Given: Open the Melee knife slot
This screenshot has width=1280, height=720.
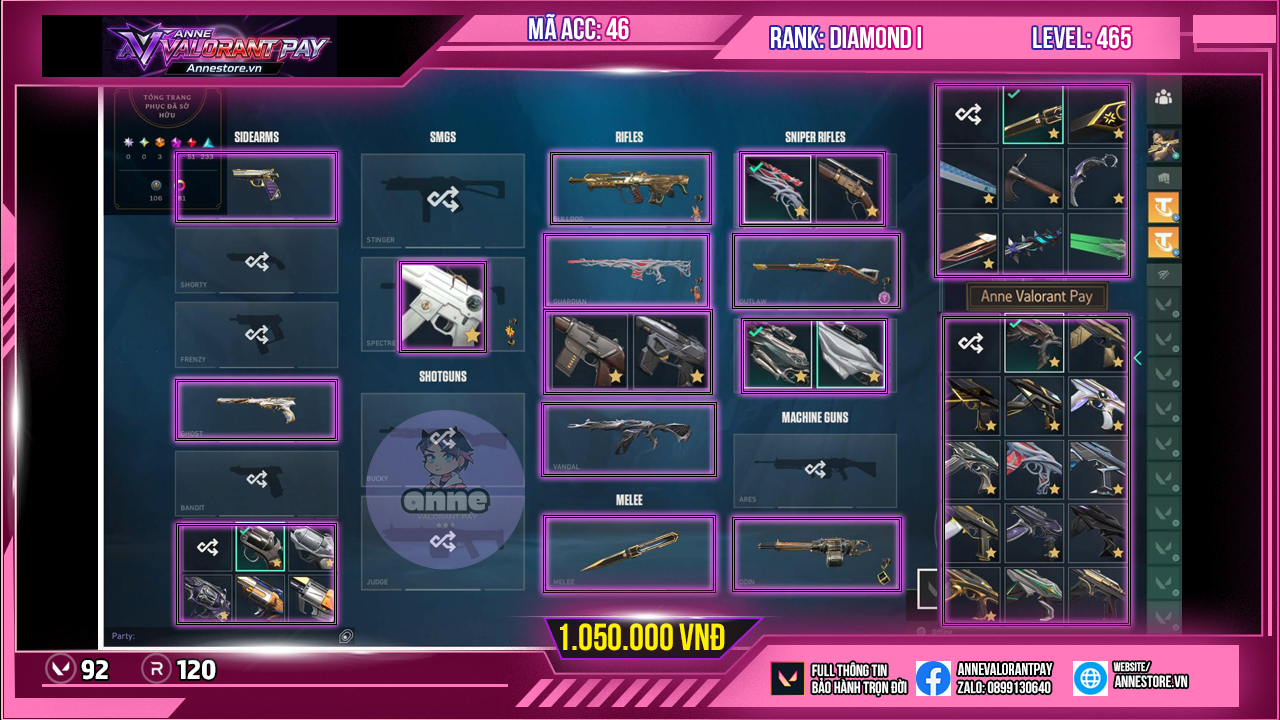Looking at the screenshot, I should 629,553.
